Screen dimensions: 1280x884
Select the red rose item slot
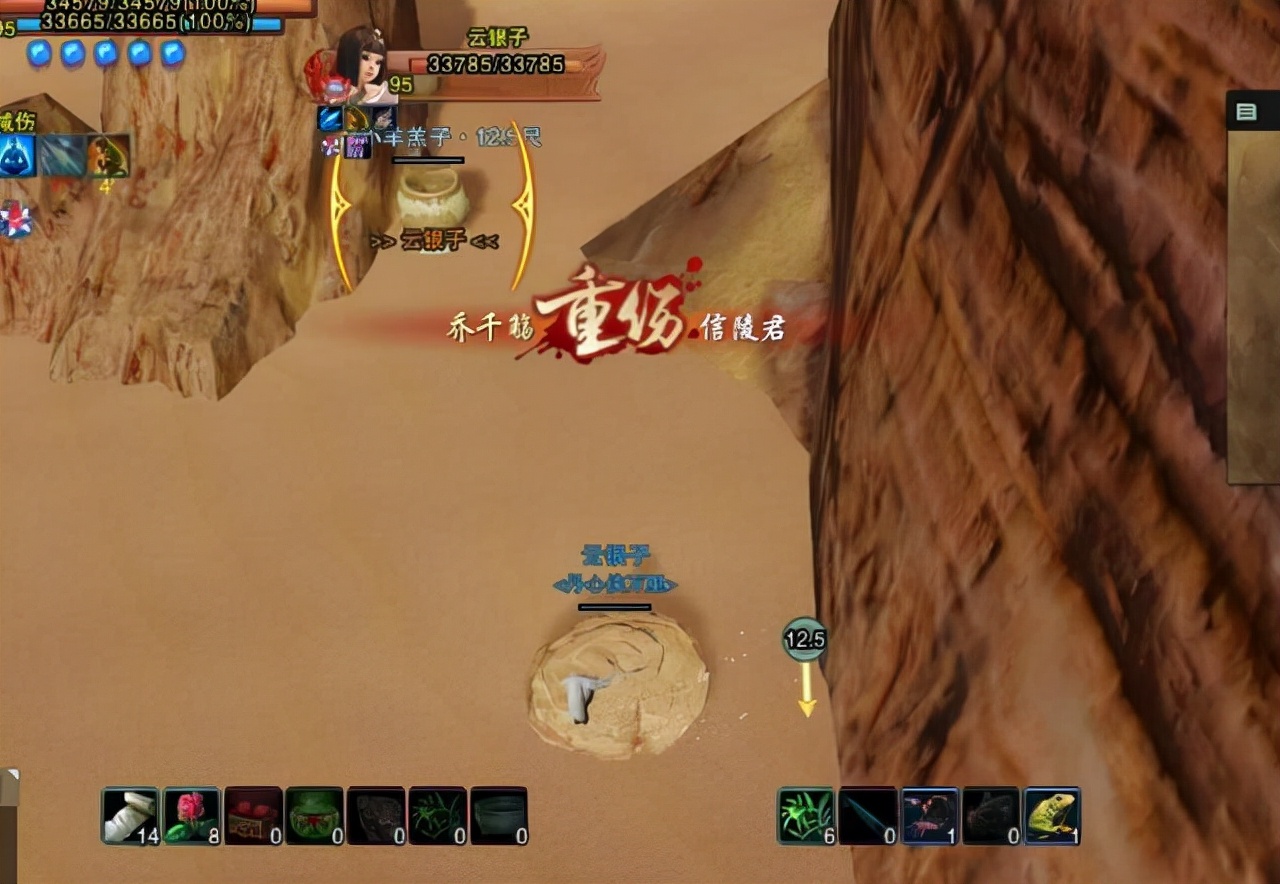[192, 816]
